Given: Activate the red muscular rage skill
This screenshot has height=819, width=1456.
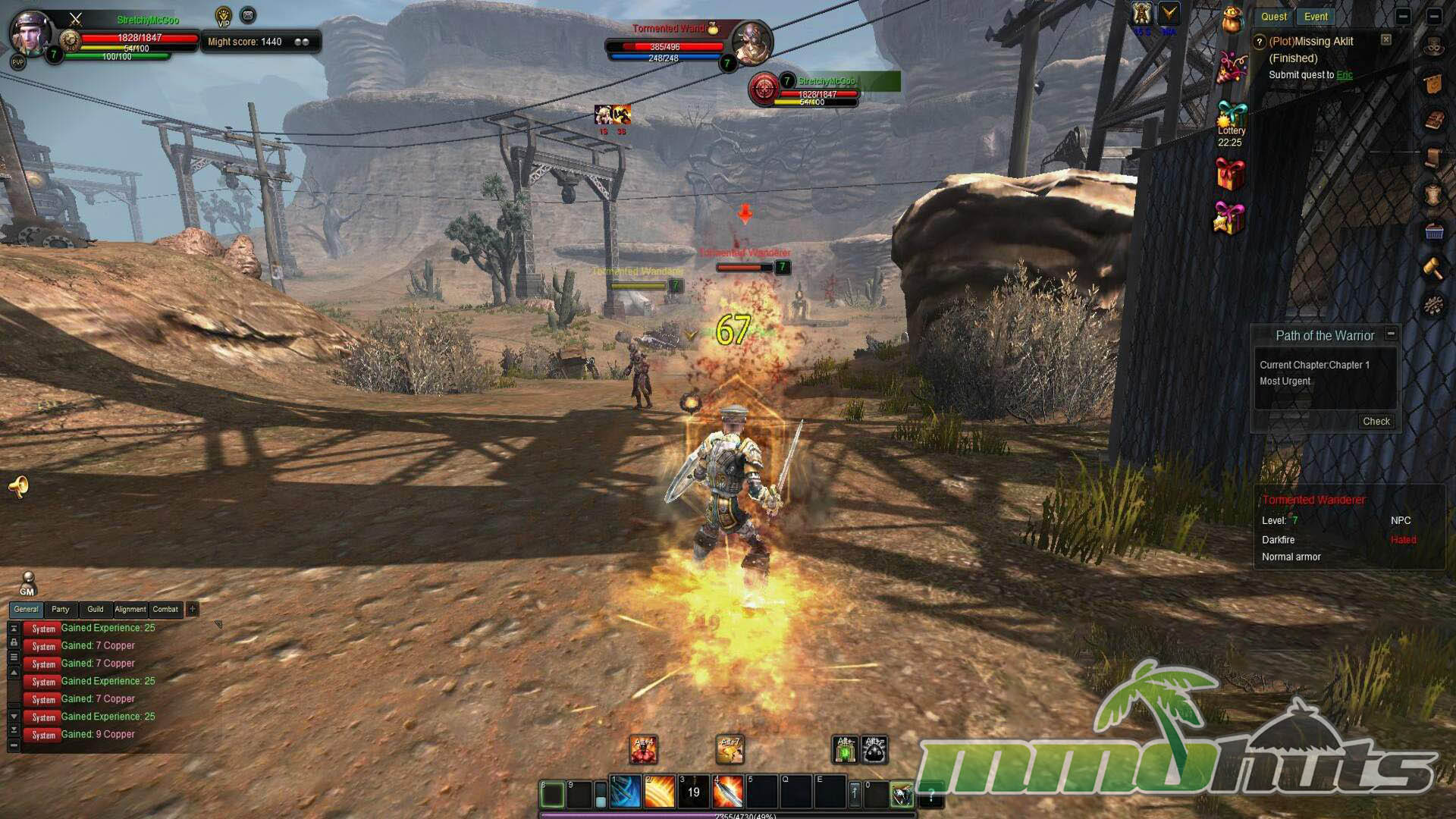Looking at the screenshot, I should tap(644, 750).
